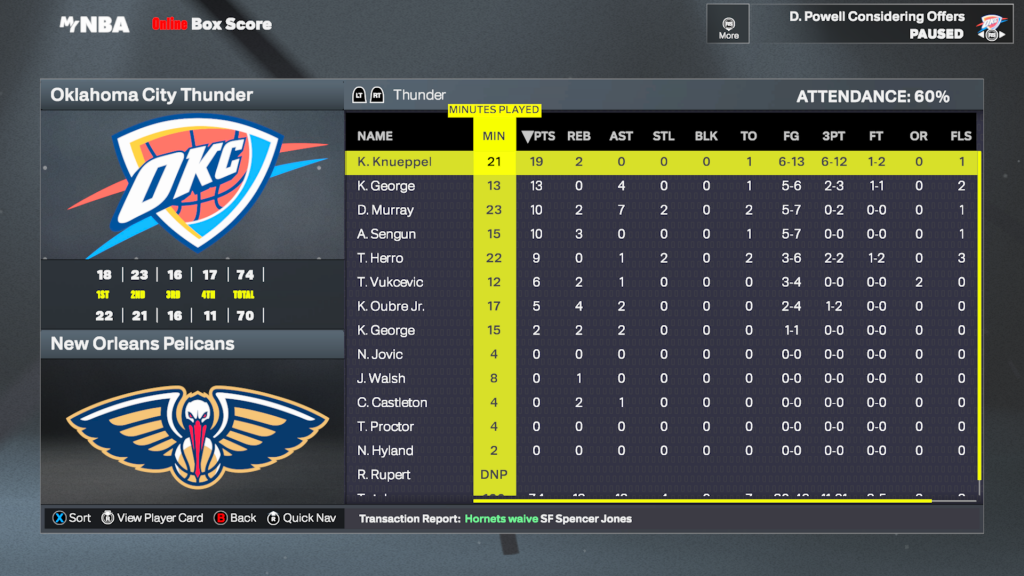Sort the table by PTS column

[x=539, y=136]
